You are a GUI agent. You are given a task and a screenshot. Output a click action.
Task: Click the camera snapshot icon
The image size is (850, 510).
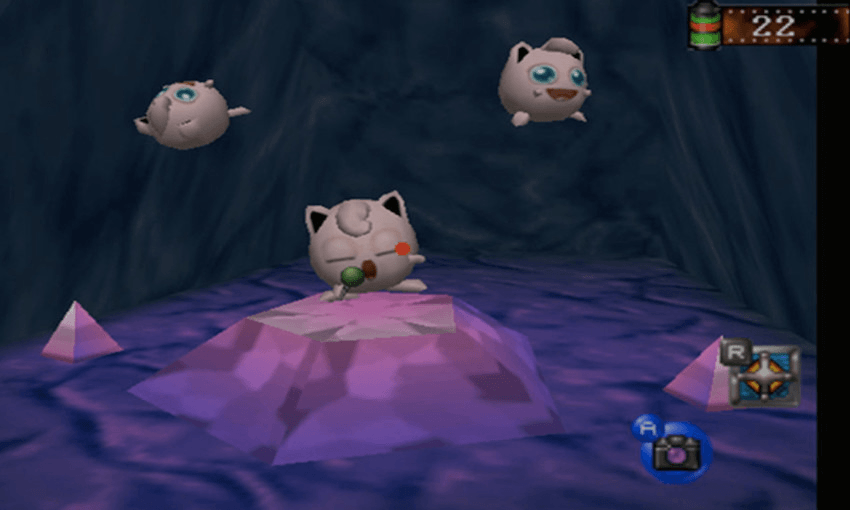[675, 452]
